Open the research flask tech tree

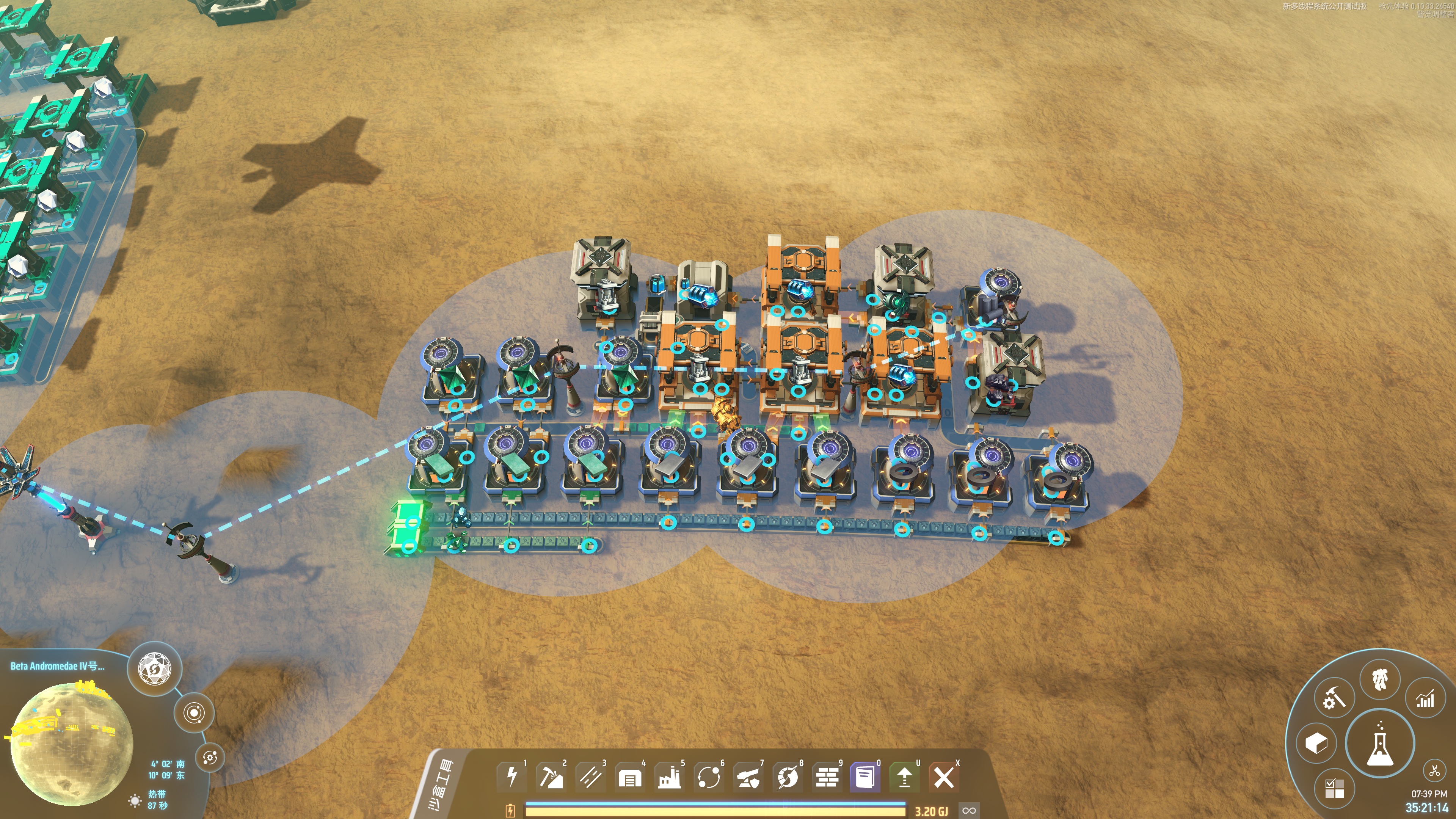[1379, 743]
